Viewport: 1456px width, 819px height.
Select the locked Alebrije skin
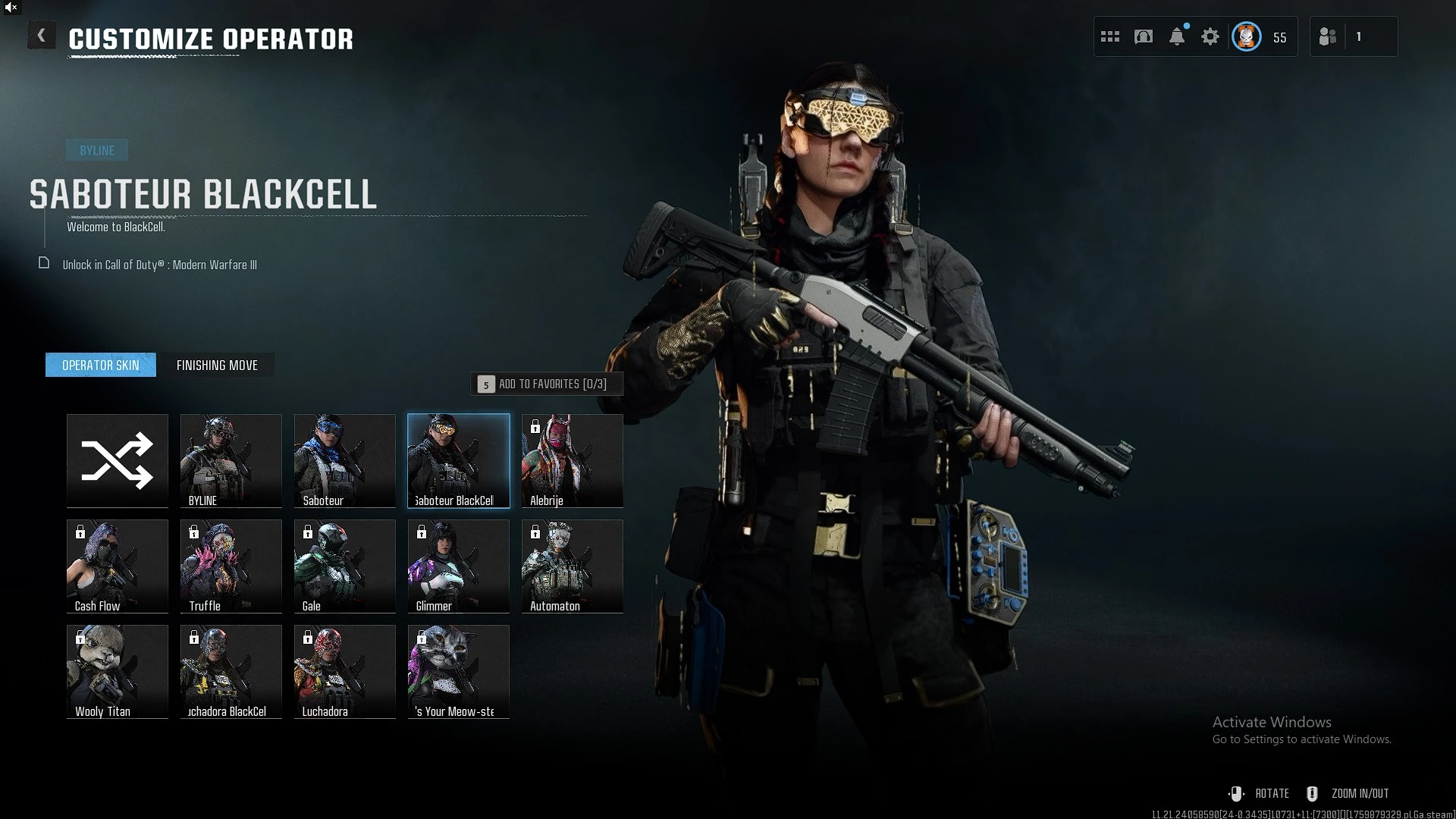(573, 460)
